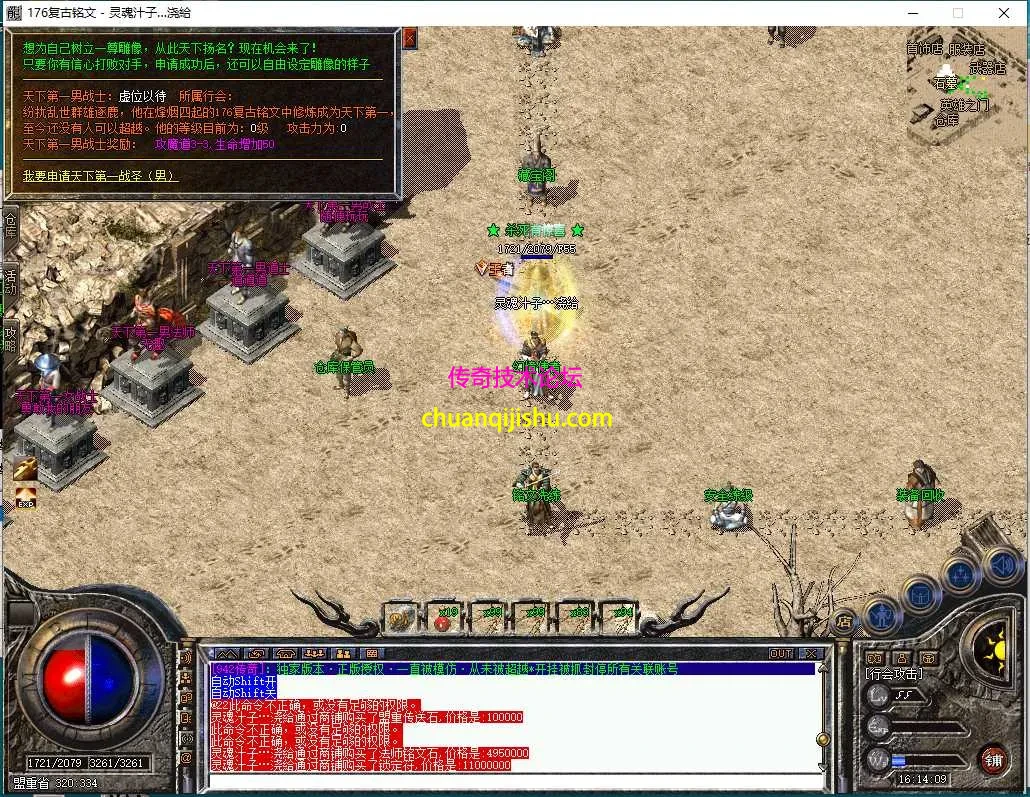
Task: Use the snail shell item in the hotbar
Action: coord(401,619)
